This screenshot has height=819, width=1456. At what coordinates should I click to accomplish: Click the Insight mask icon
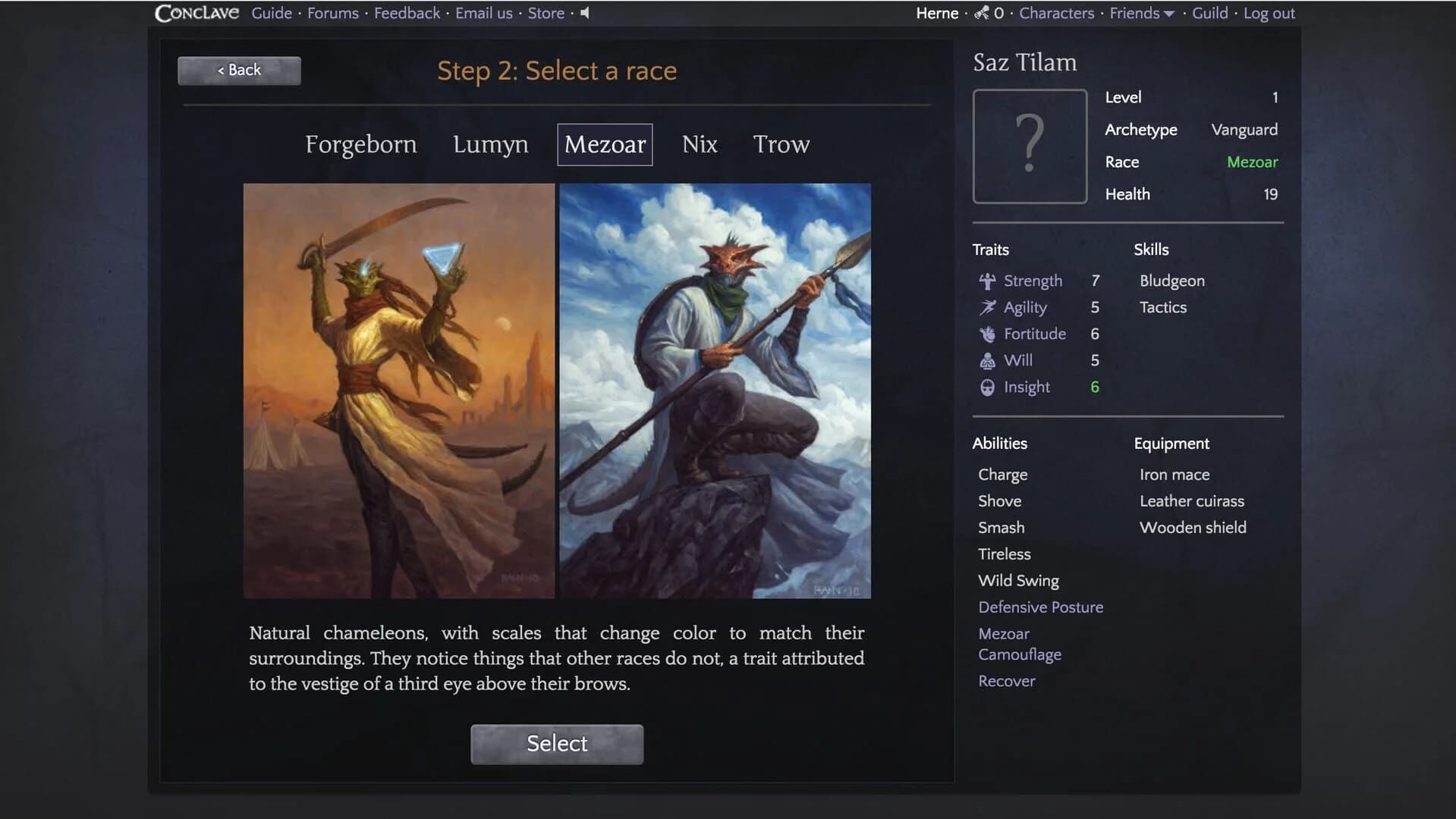click(987, 387)
